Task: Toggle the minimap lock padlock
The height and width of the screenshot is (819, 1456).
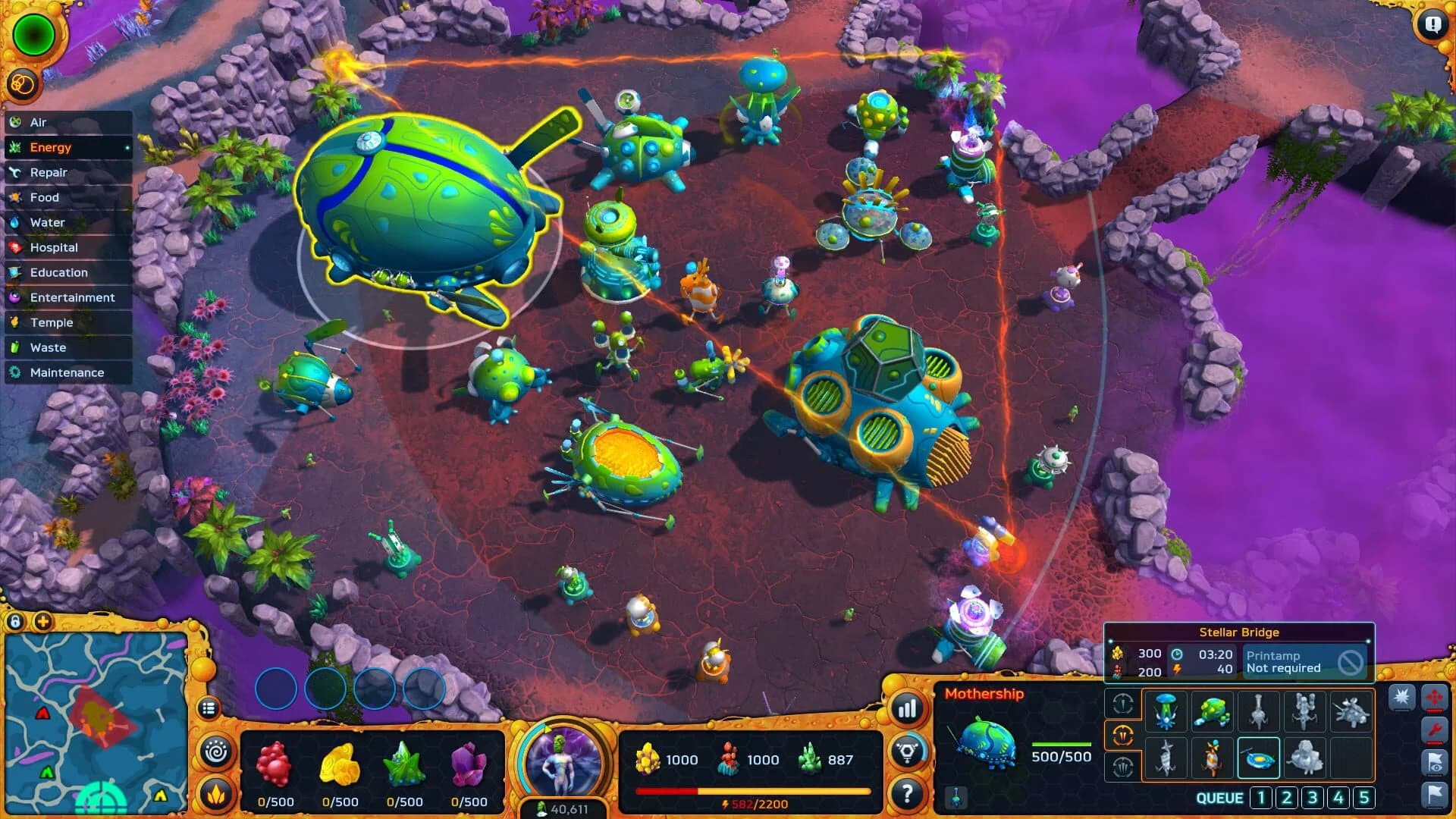Action: (x=16, y=622)
